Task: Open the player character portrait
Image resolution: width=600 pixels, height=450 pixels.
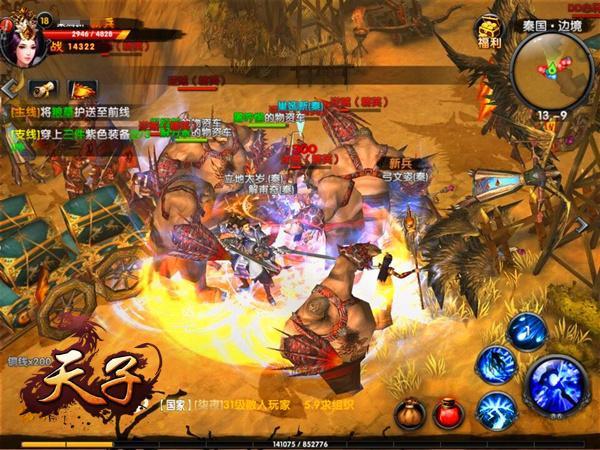Action: click(28, 36)
